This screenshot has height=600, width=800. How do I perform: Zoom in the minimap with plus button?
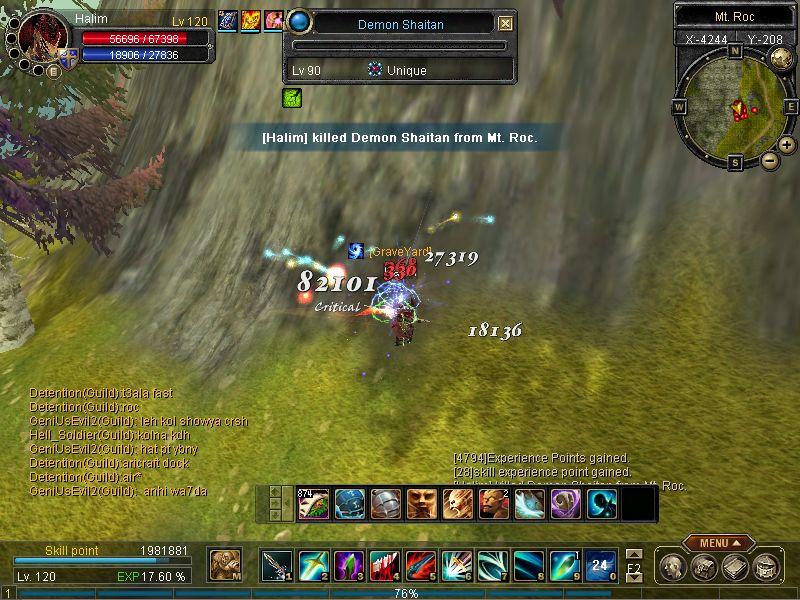[787, 145]
